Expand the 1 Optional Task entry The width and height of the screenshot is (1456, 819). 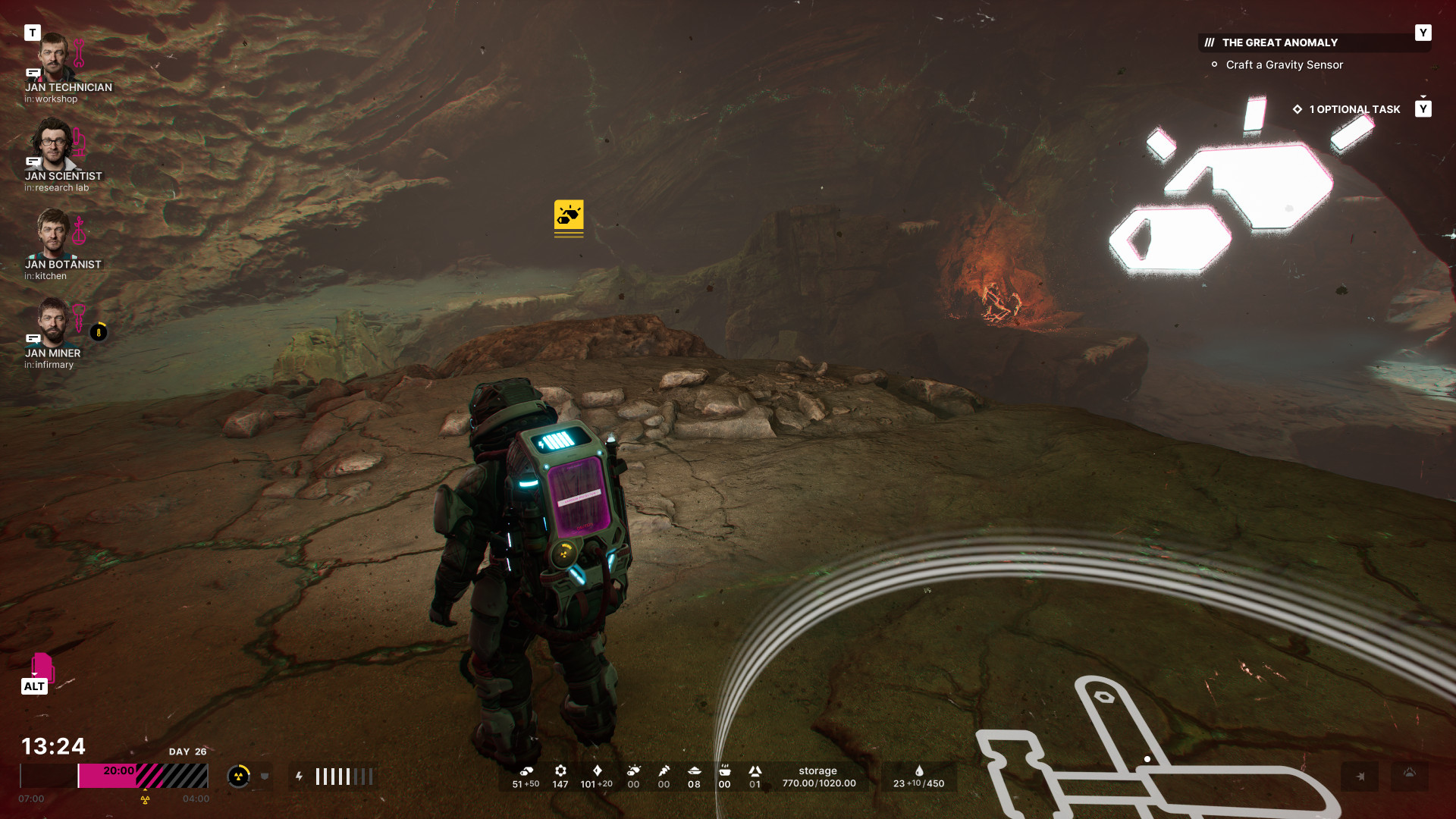[1354, 109]
